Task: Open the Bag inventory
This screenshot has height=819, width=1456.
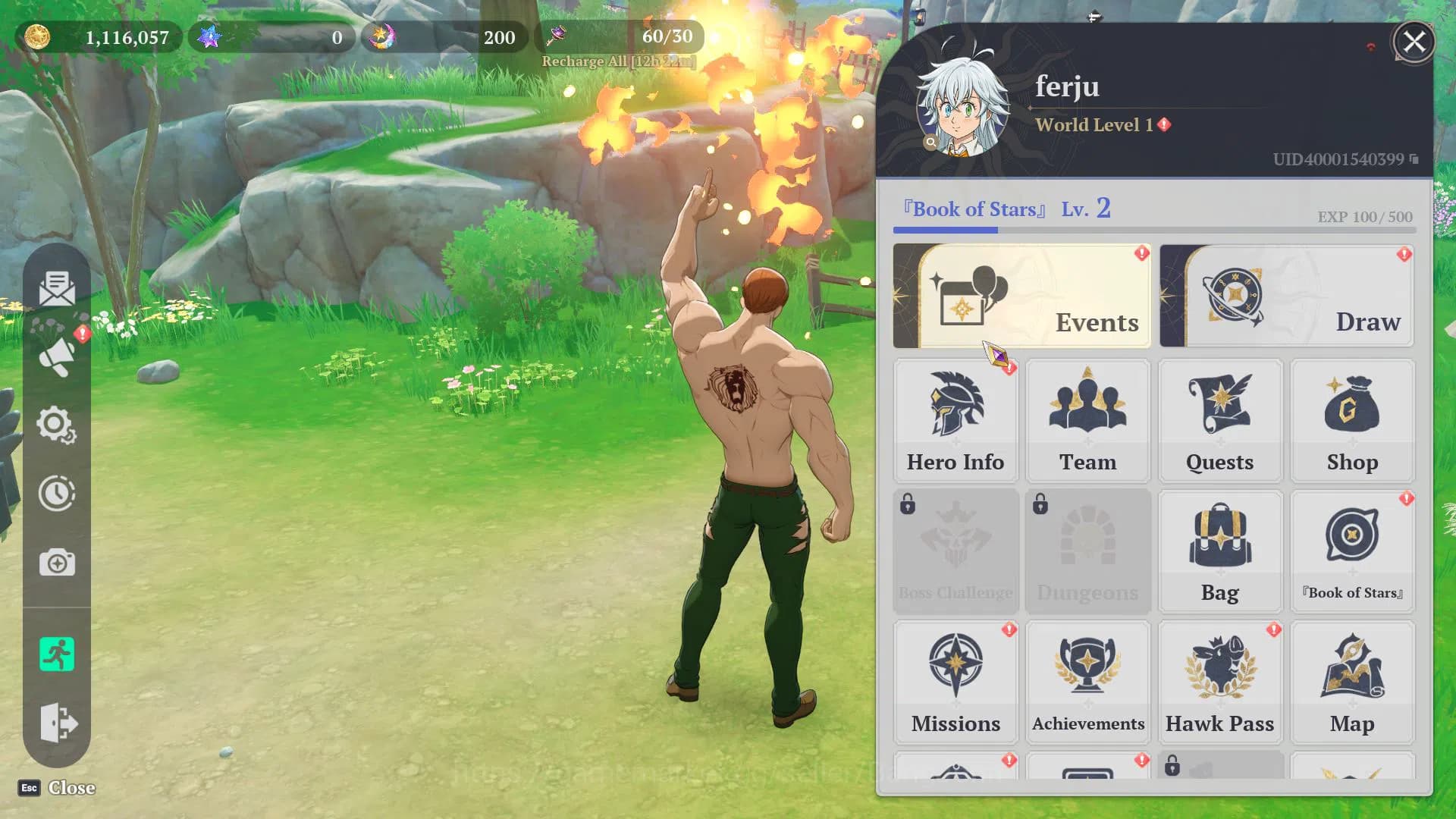Action: (x=1219, y=551)
